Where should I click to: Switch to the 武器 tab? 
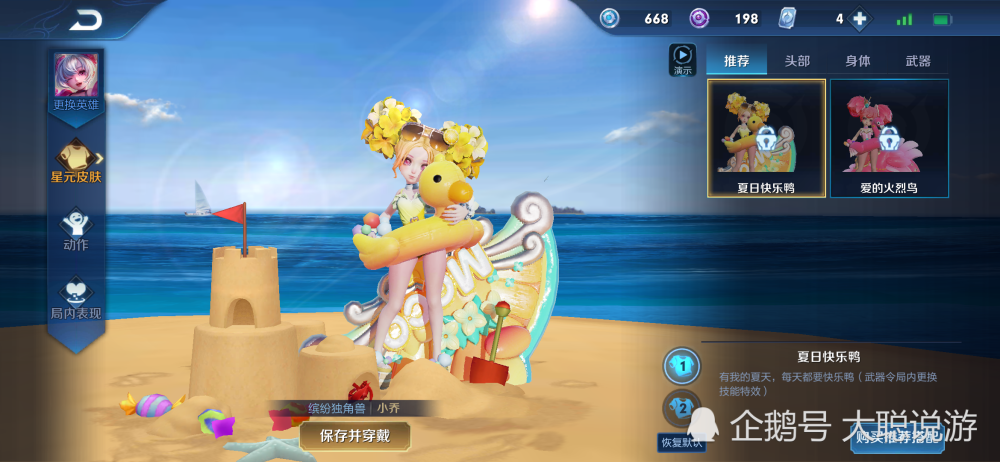click(x=918, y=61)
